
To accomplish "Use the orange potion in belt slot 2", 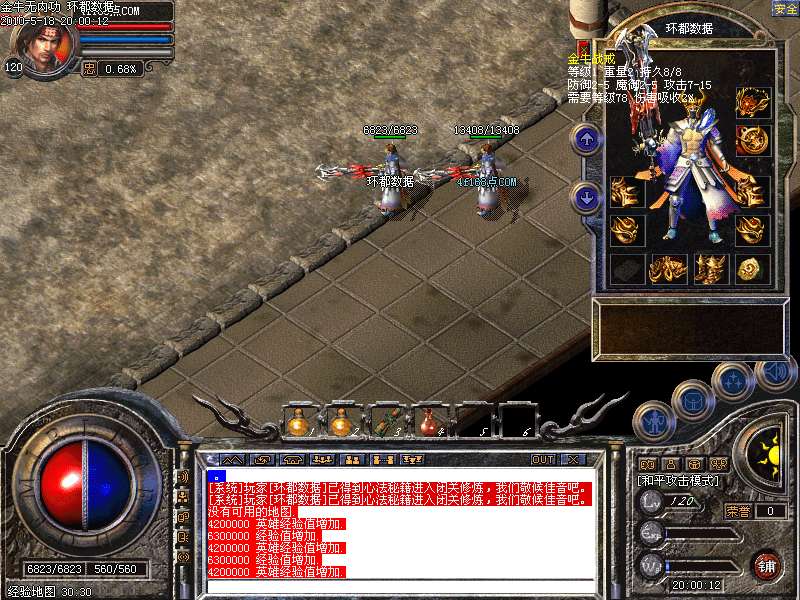I will click(x=341, y=423).
